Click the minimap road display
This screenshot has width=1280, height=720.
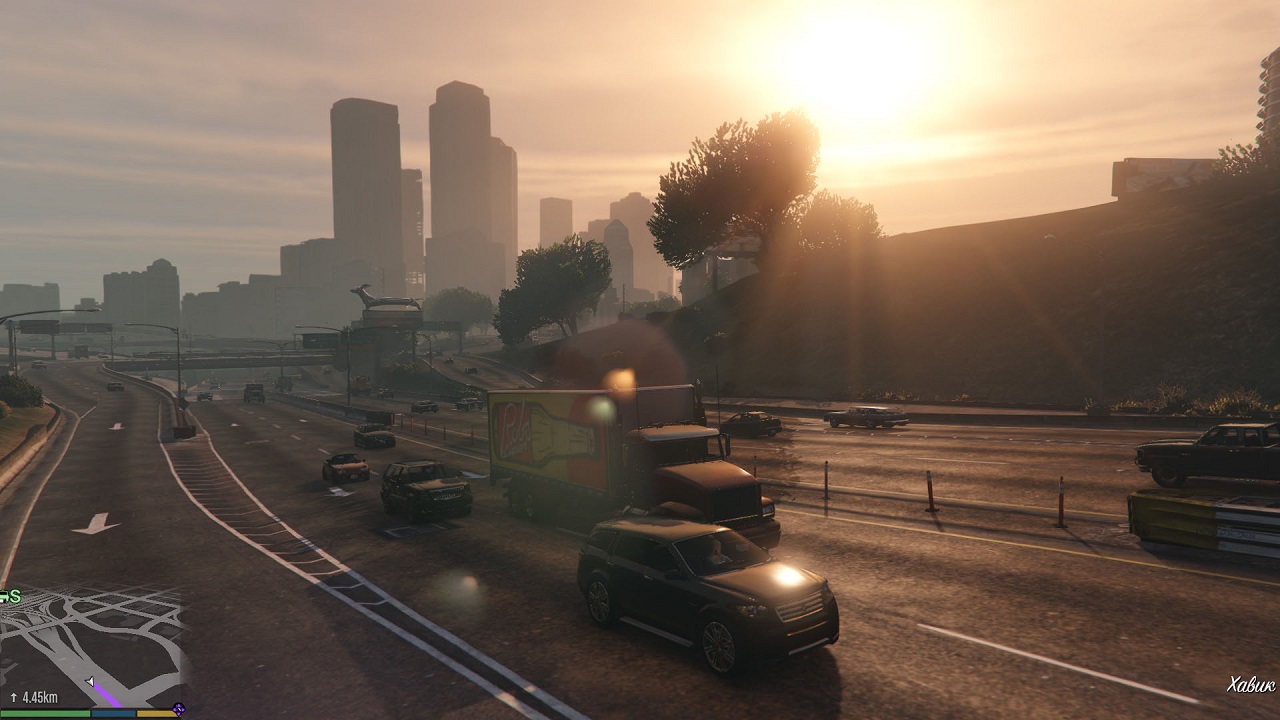pos(95,640)
